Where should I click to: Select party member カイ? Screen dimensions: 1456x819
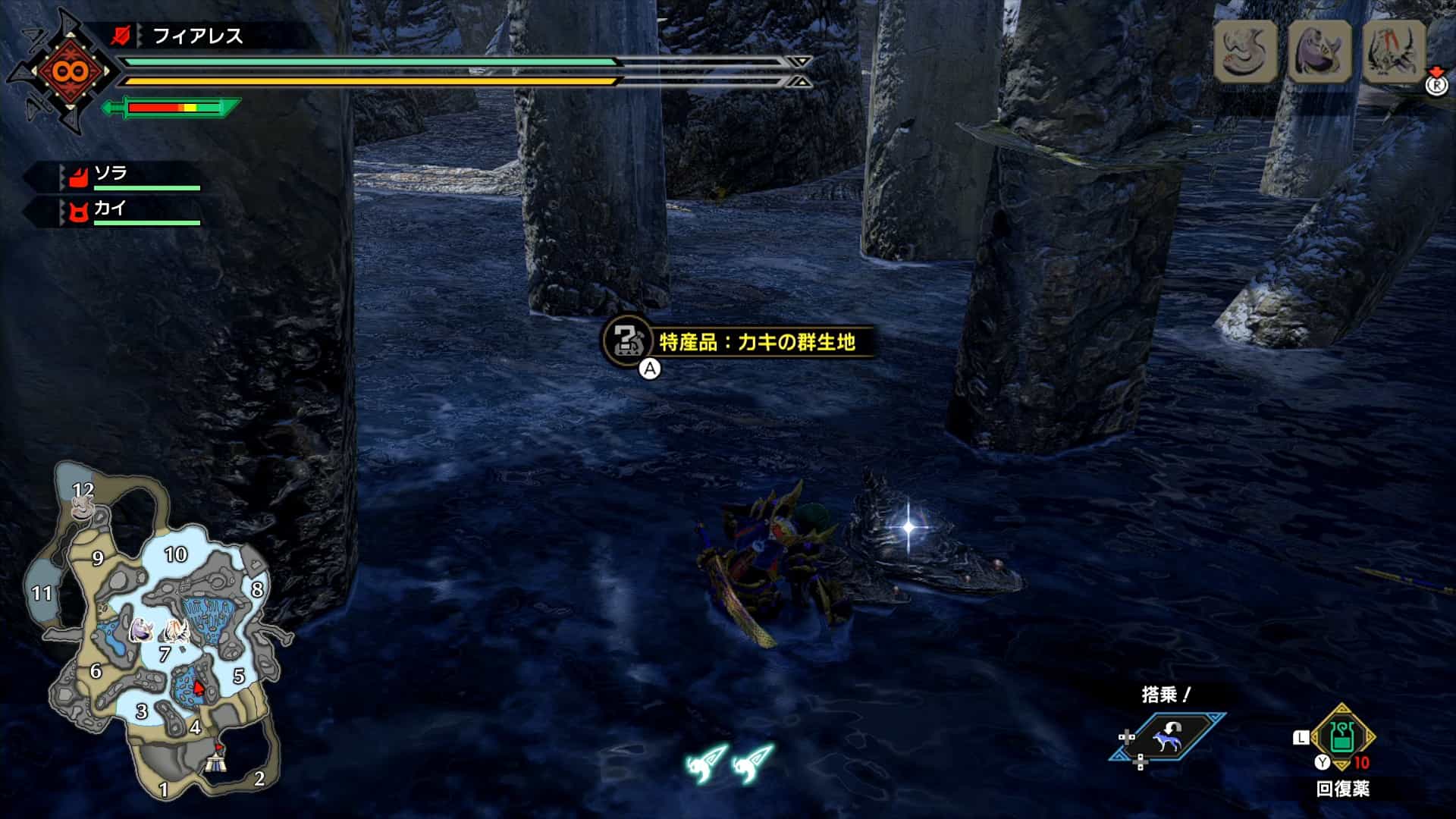click(x=109, y=209)
